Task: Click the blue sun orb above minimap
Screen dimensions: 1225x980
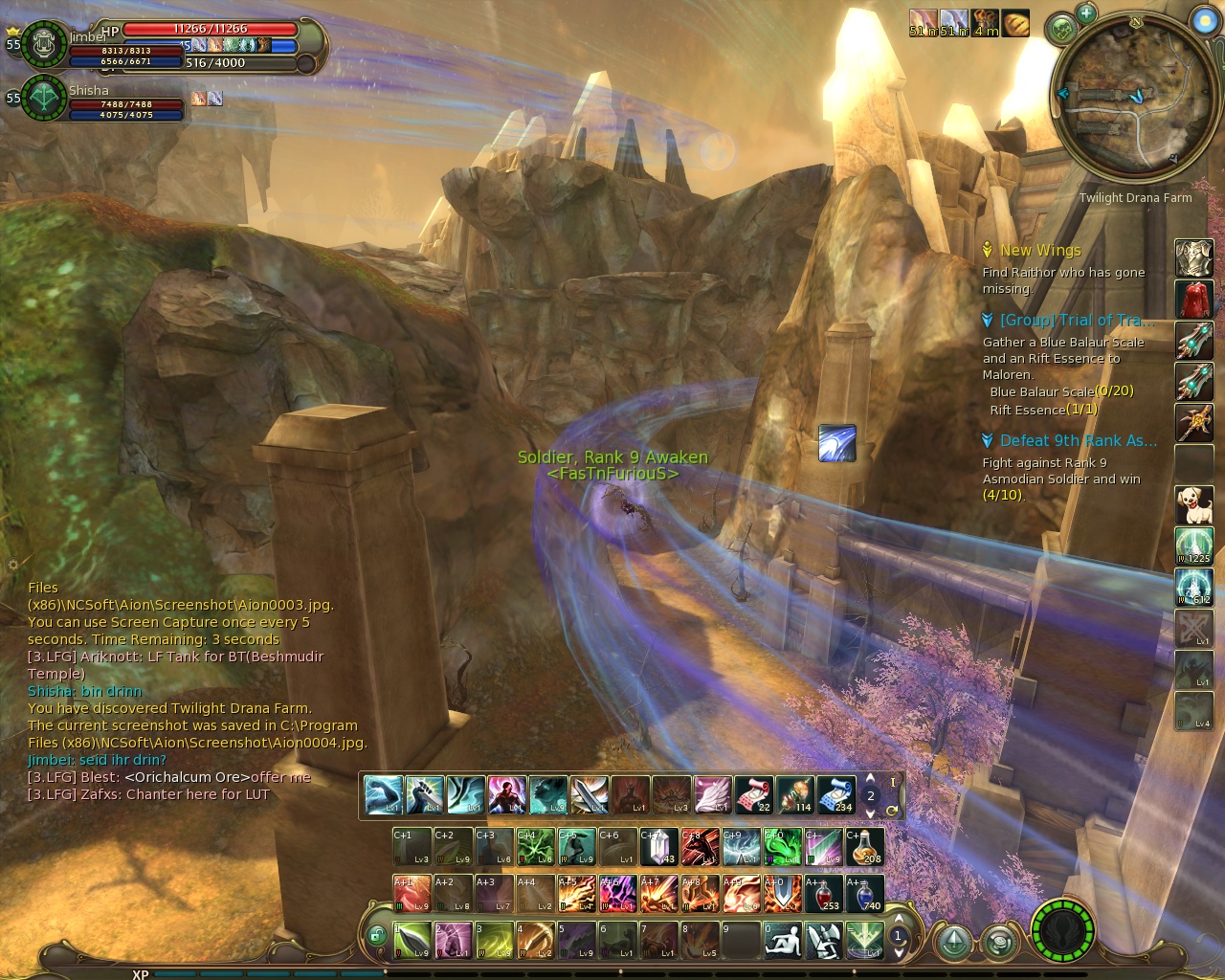Action: tap(1204, 20)
